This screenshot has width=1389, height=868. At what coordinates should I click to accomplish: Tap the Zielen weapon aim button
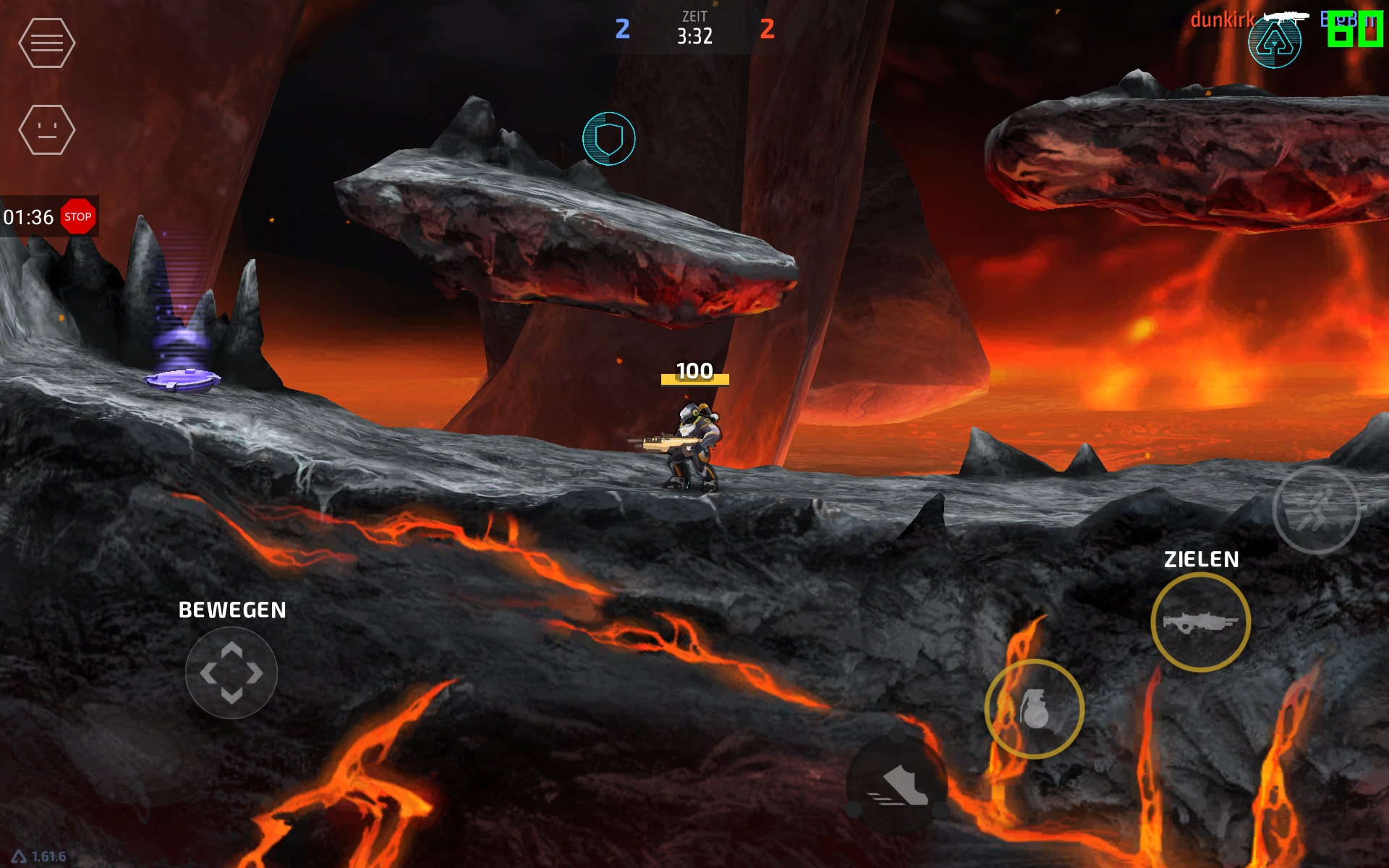1201,622
